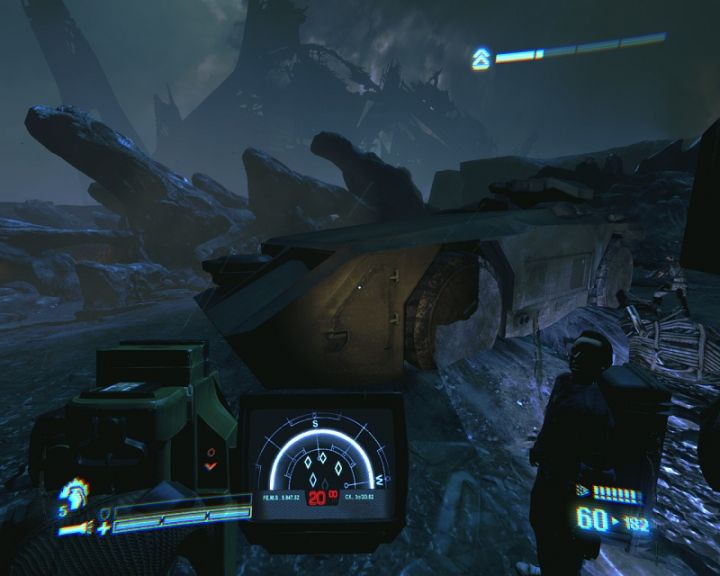Select the glowing fist melee icon

click(73, 494)
